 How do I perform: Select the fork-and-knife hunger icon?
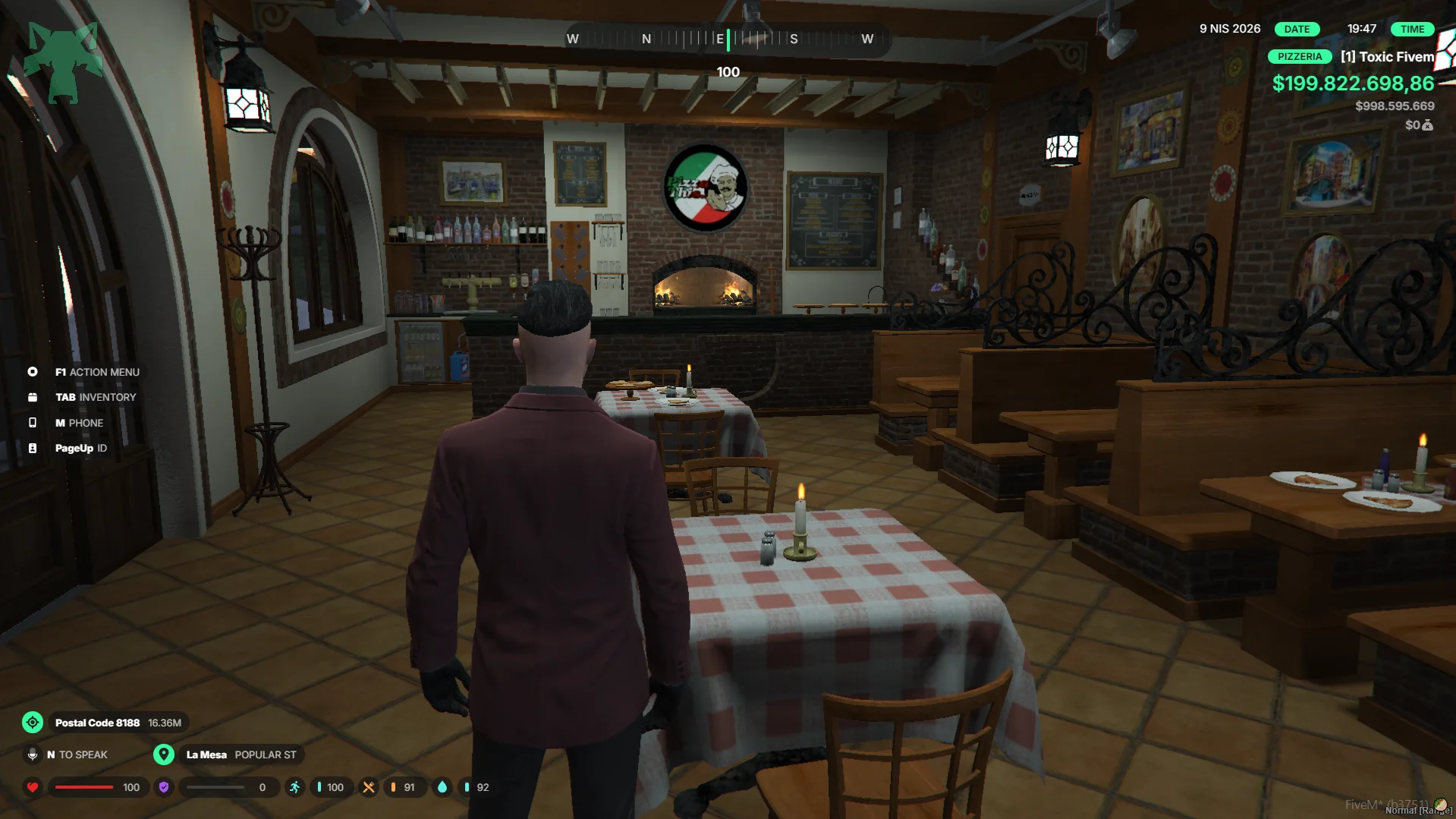point(369,787)
